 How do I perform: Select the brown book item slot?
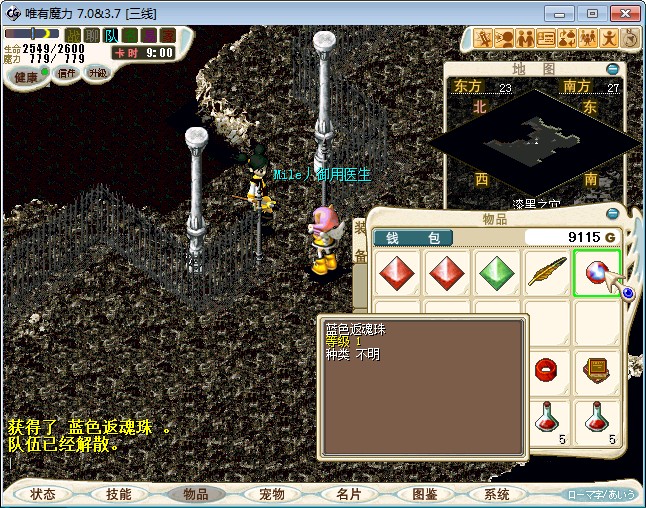[597, 371]
